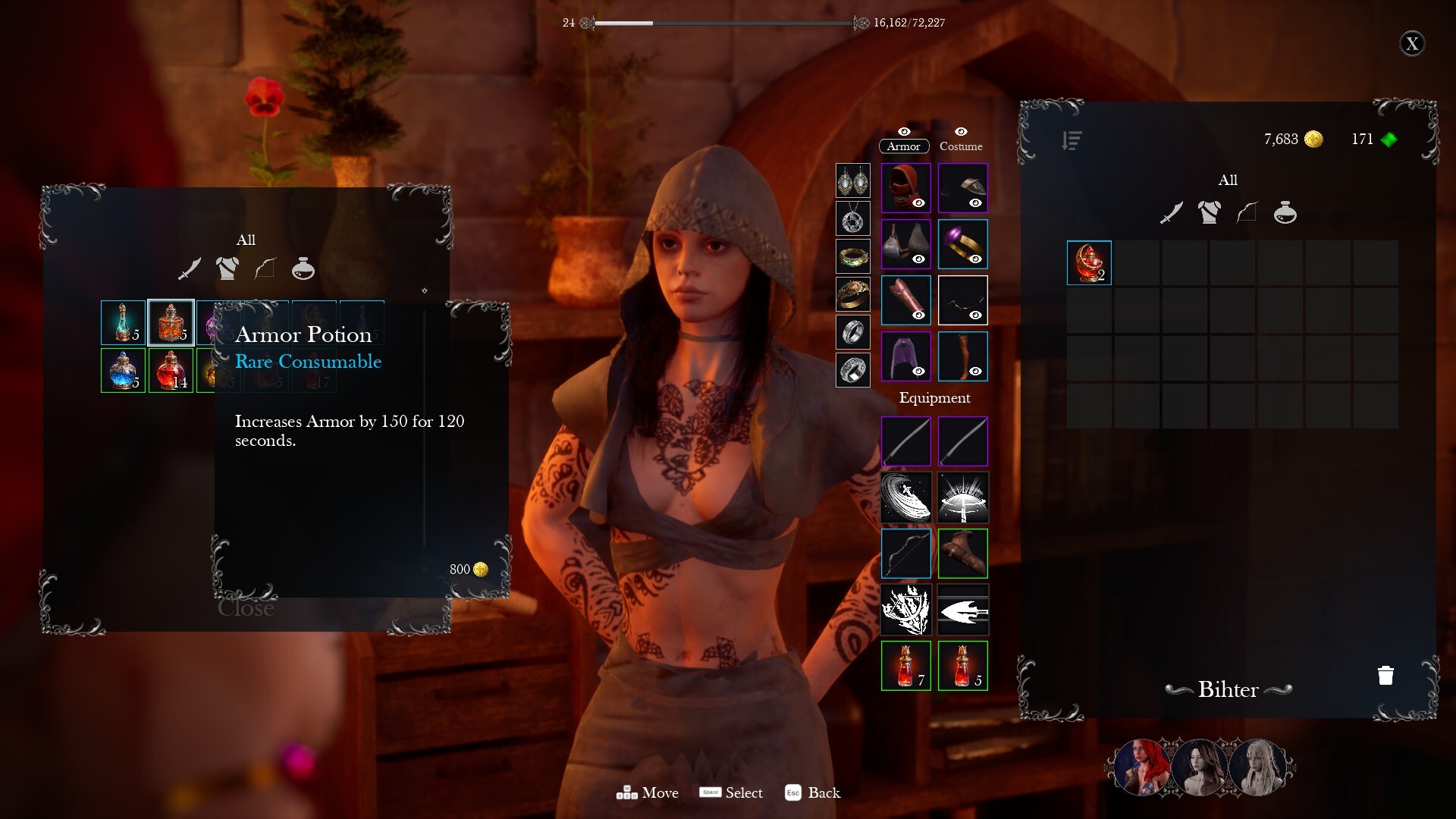
Task: Pick the blue potion in the shop grid
Action: point(123,370)
